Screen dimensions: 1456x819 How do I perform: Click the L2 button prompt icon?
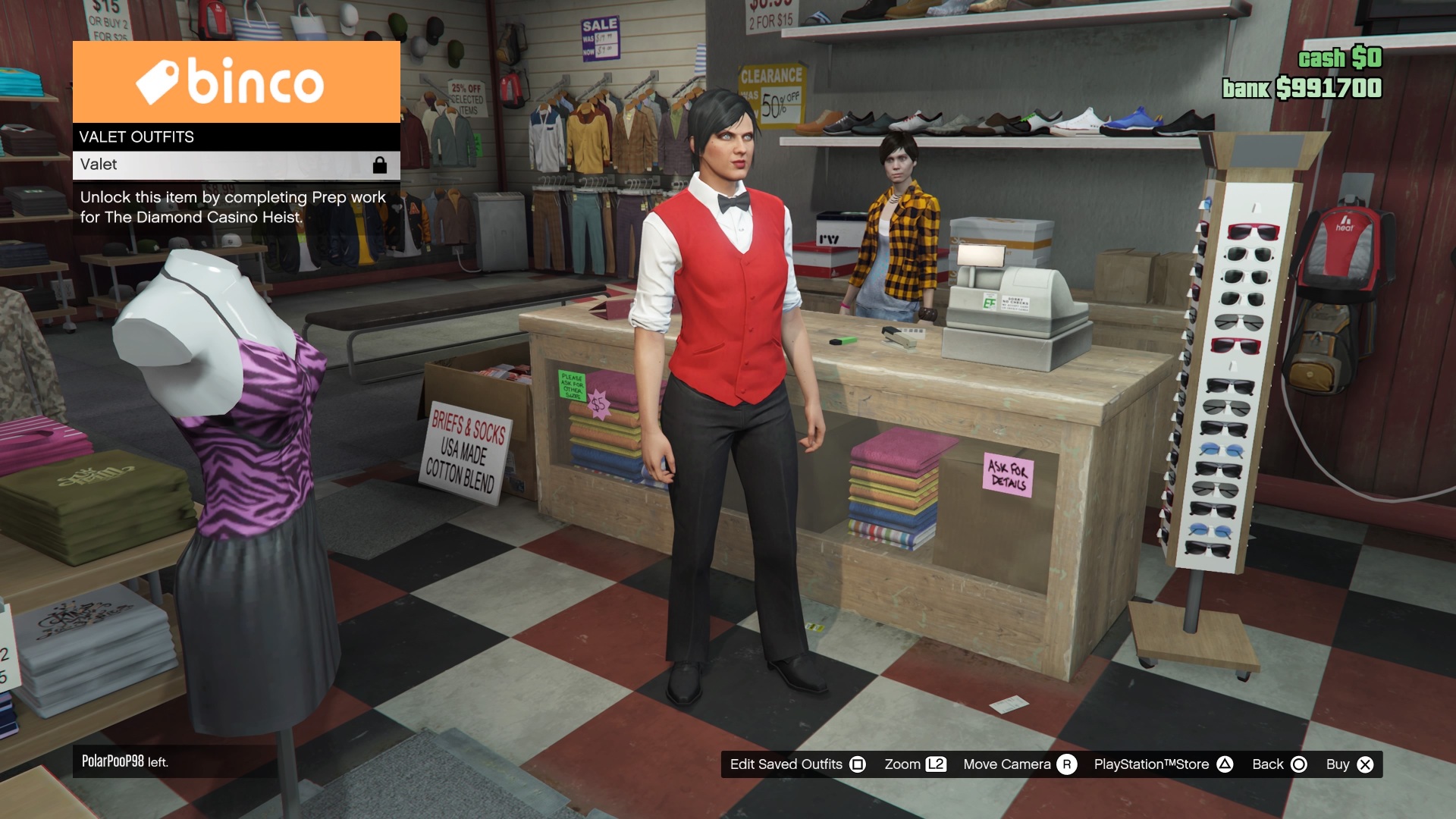(x=937, y=764)
